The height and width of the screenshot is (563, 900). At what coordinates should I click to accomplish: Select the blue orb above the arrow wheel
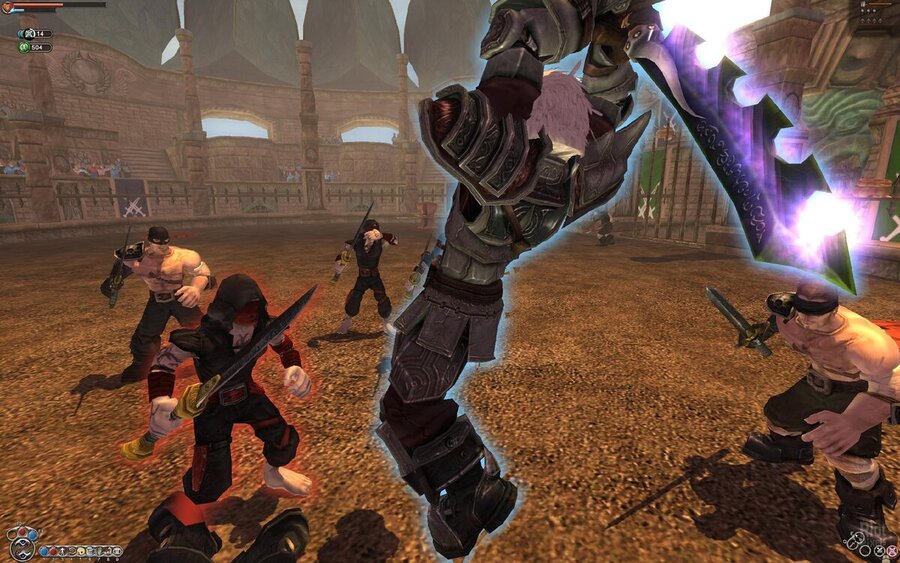tap(33, 536)
